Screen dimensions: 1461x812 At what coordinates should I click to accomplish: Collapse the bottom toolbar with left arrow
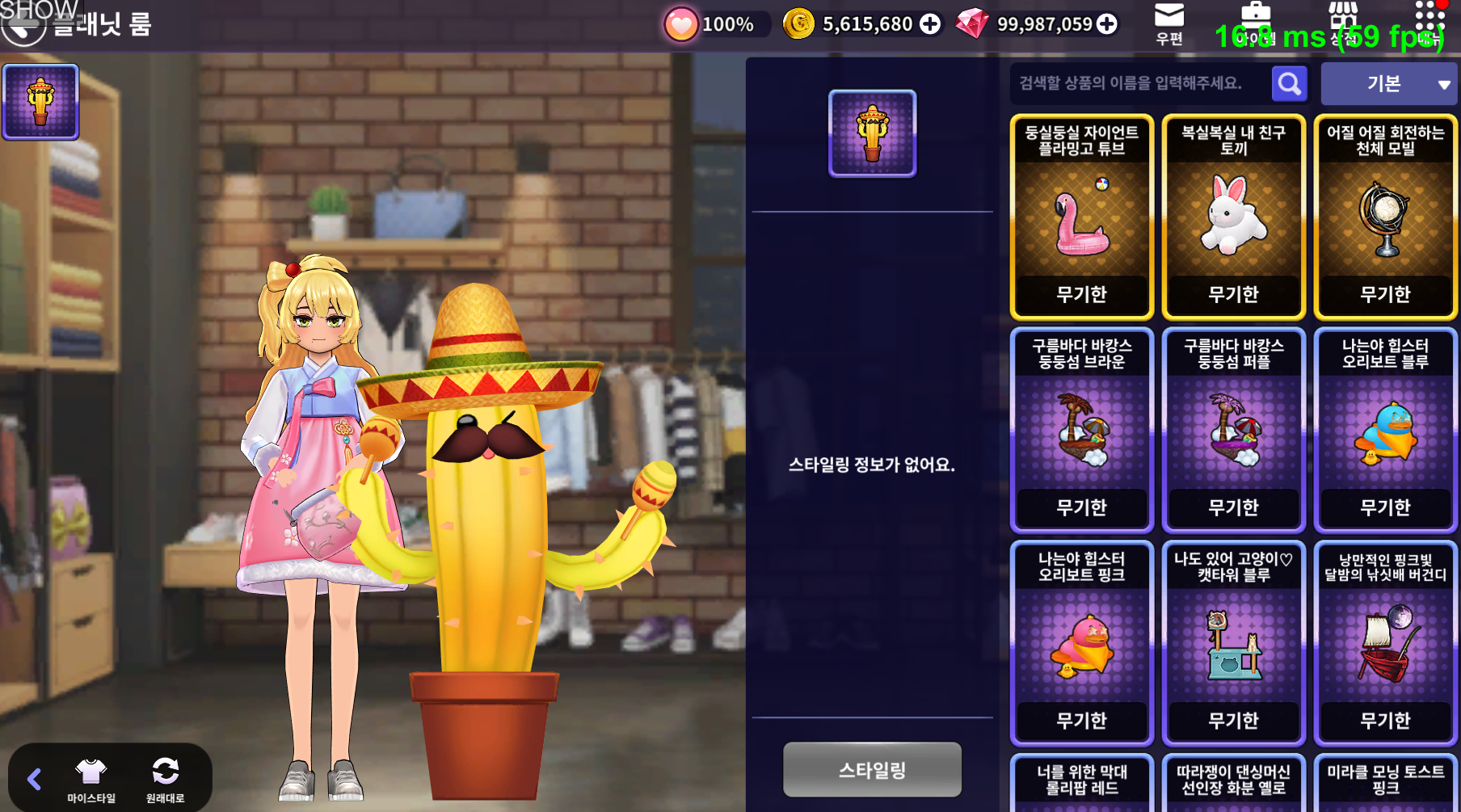tap(34, 779)
